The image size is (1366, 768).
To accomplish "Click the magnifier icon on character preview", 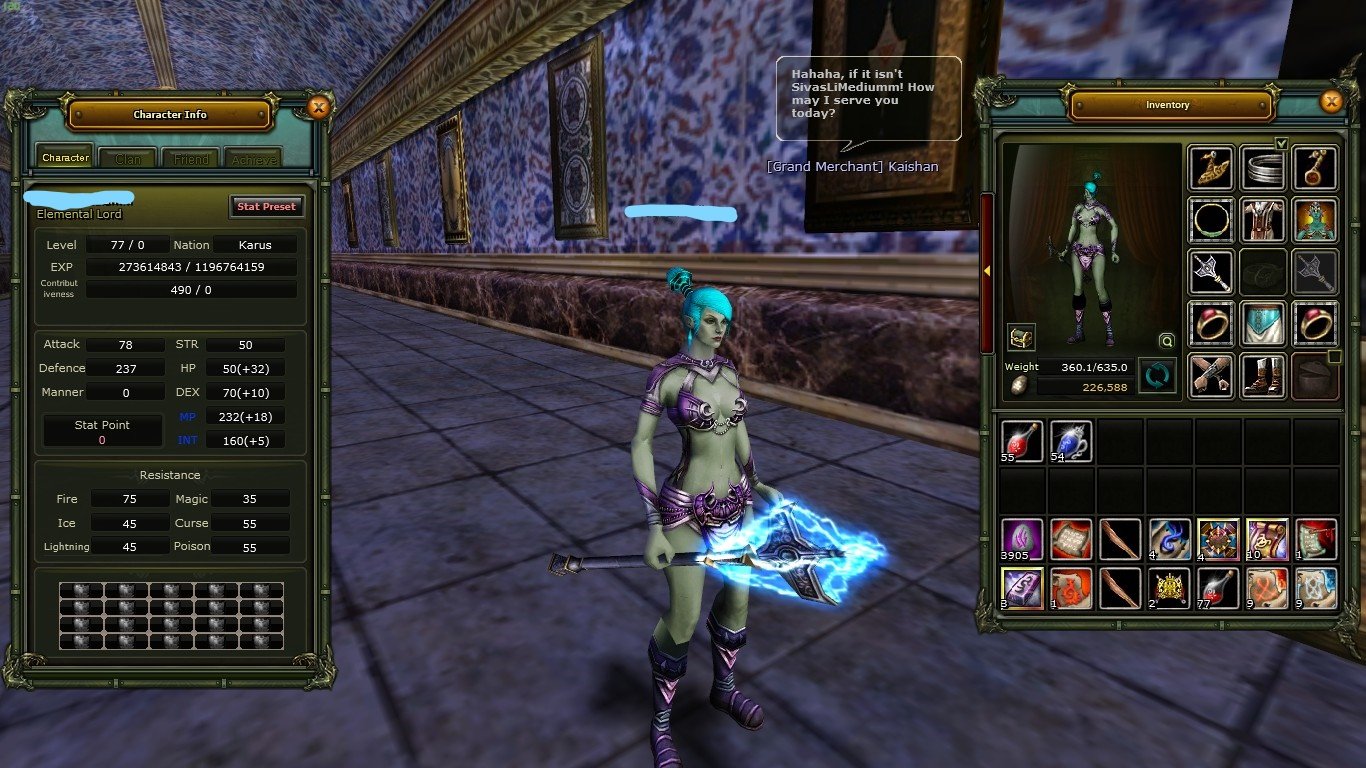I will pyautogui.click(x=1166, y=340).
